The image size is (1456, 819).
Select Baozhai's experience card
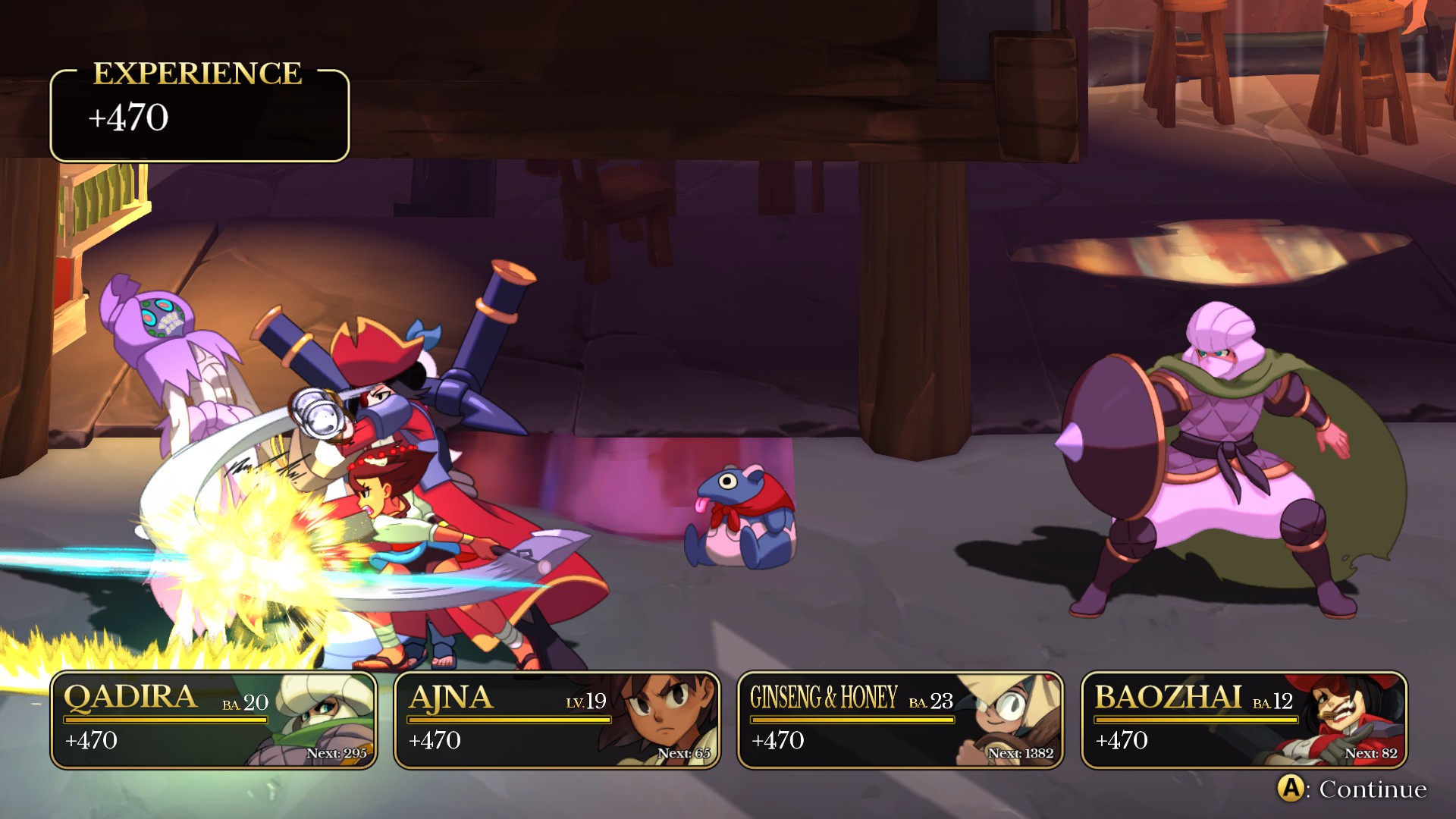pyautogui.click(x=1244, y=720)
